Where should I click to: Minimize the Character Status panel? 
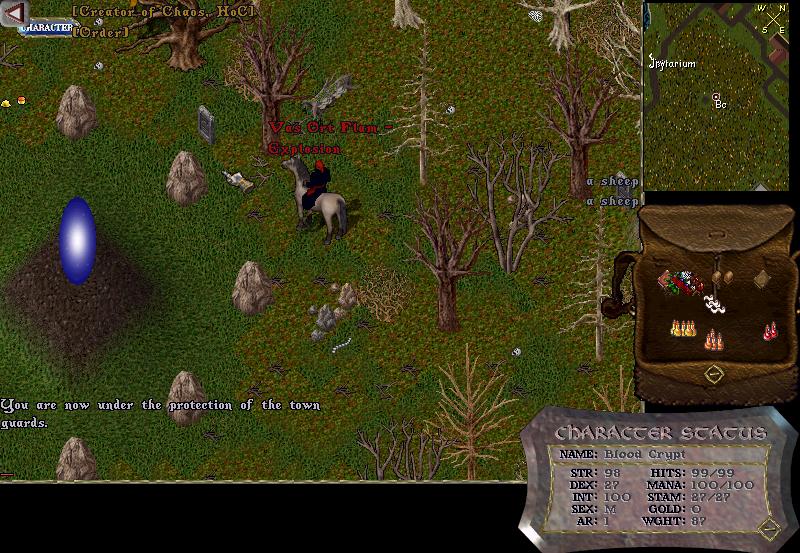(x=767, y=527)
